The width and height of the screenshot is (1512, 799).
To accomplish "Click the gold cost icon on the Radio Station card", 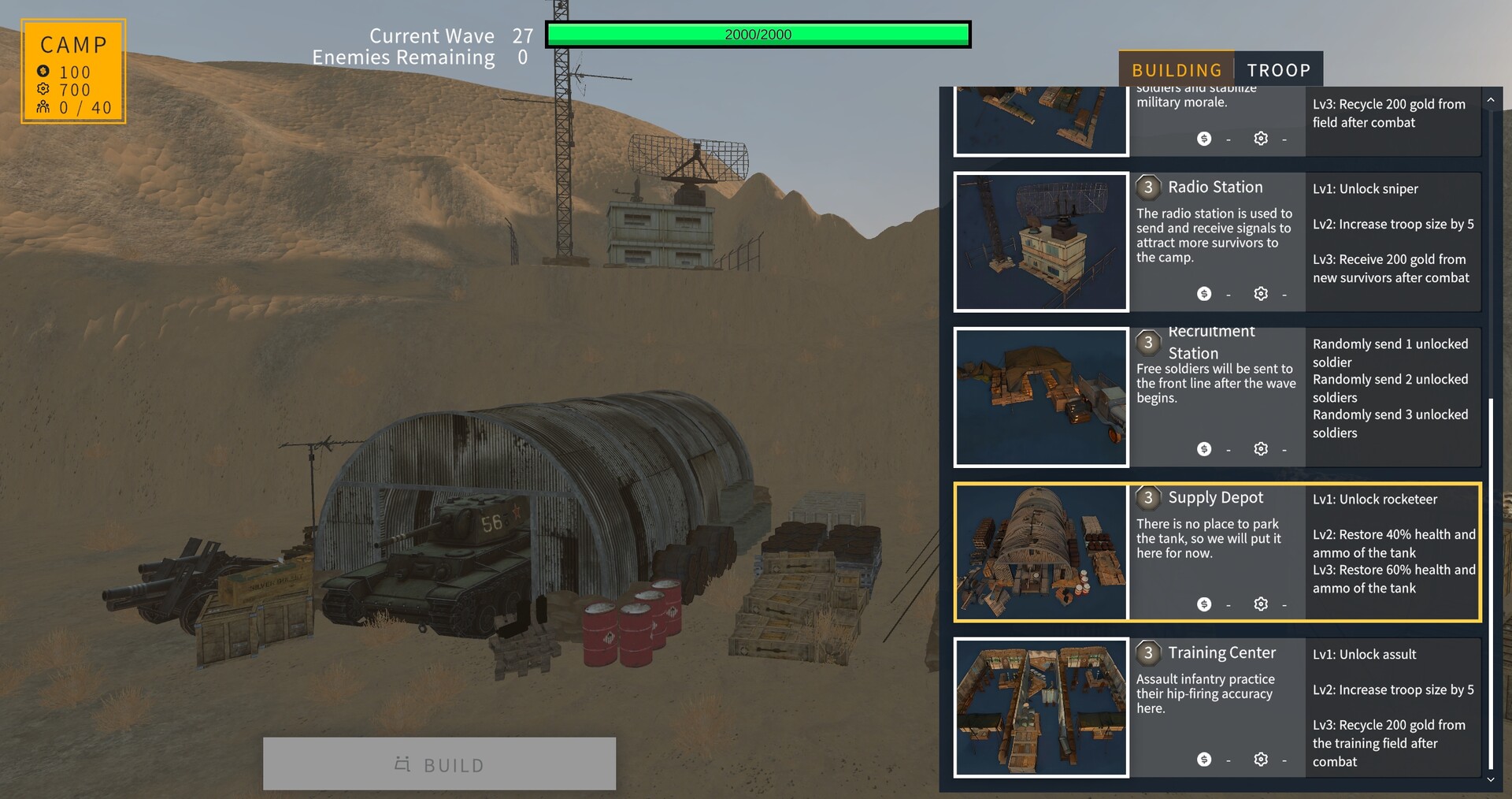I will (1203, 293).
